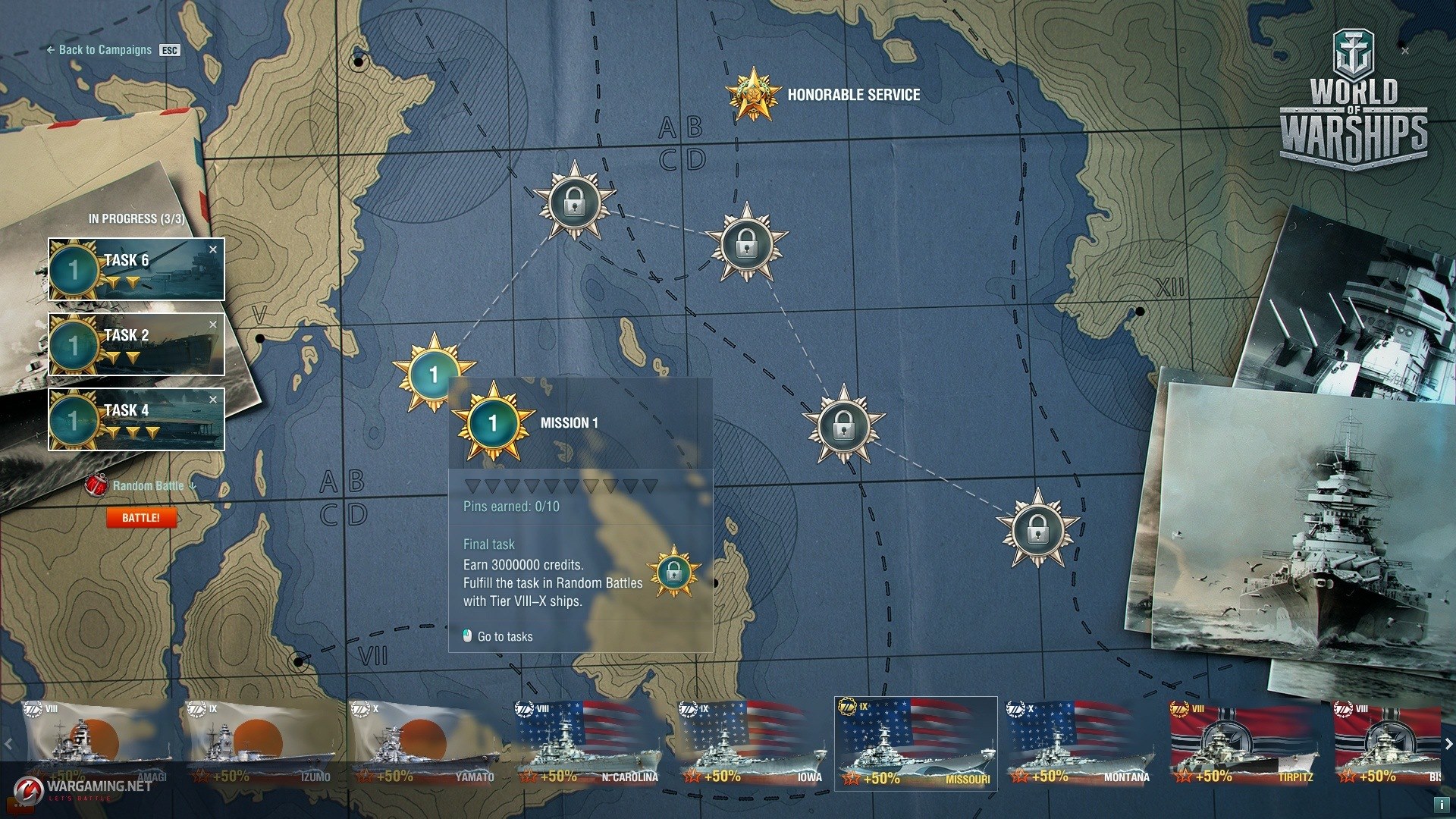Remove Task 2 from in-progress list

[213, 325]
